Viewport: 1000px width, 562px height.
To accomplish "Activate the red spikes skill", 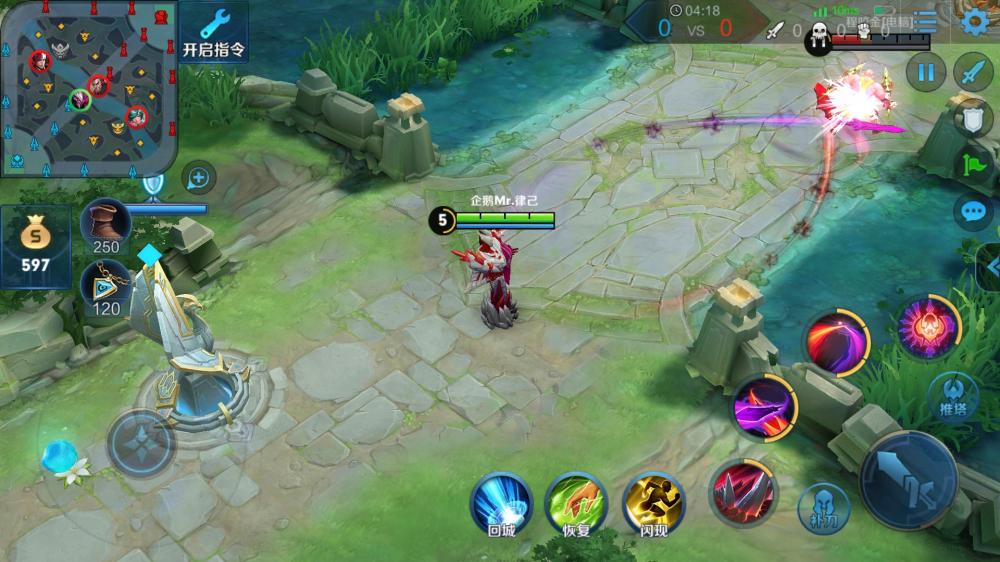I will pyautogui.click(x=741, y=492).
